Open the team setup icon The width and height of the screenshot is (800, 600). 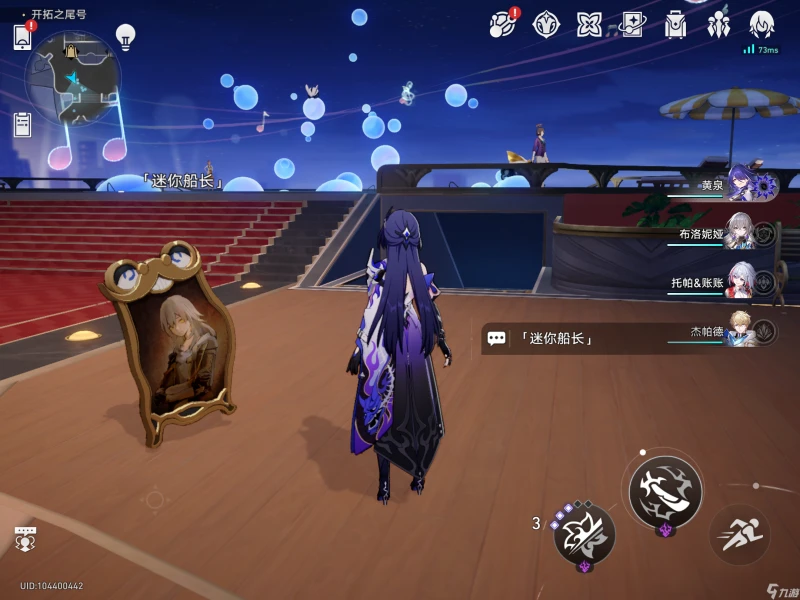(x=719, y=25)
